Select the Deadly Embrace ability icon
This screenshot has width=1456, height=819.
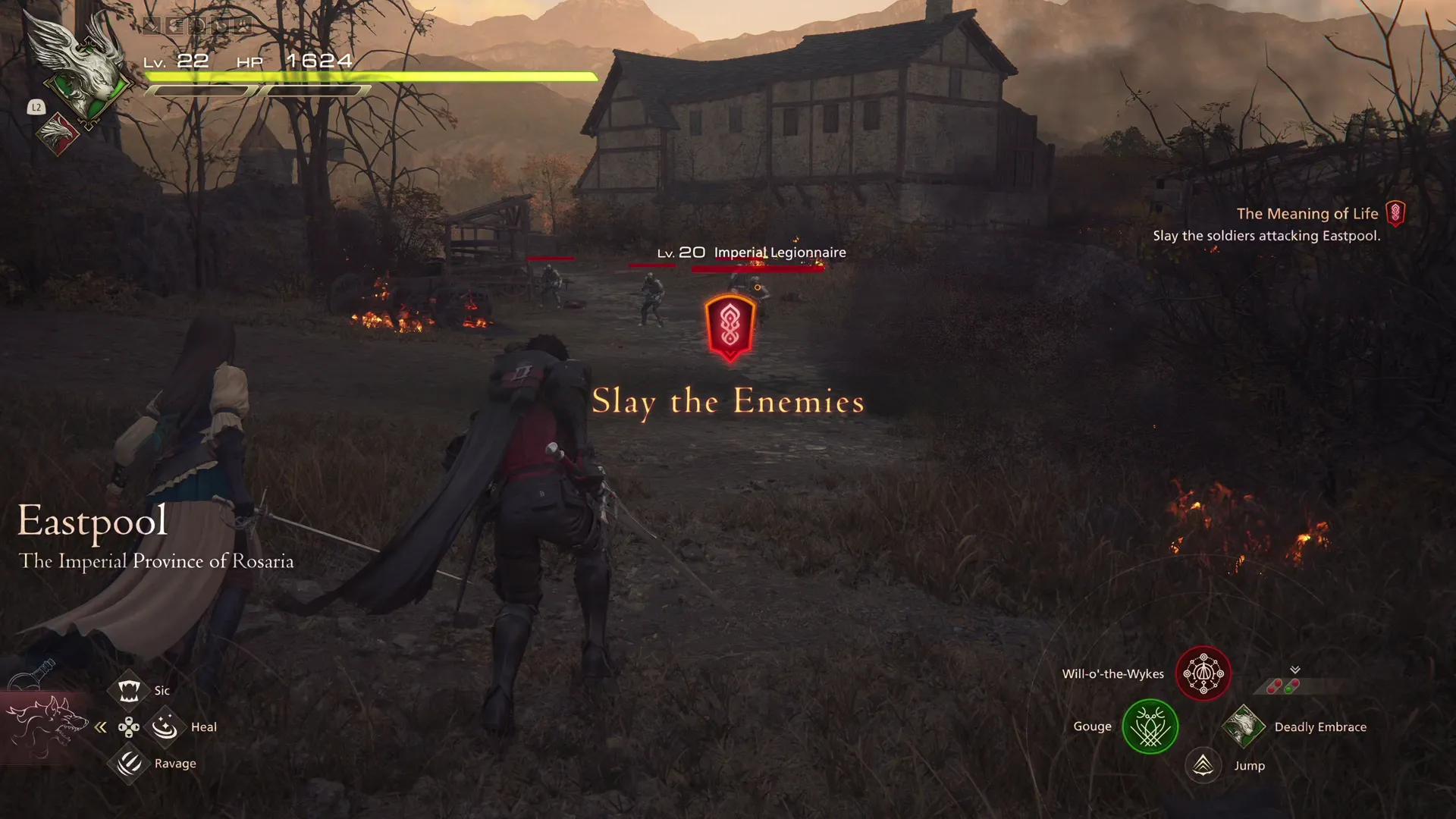pyautogui.click(x=1244, y=726)
